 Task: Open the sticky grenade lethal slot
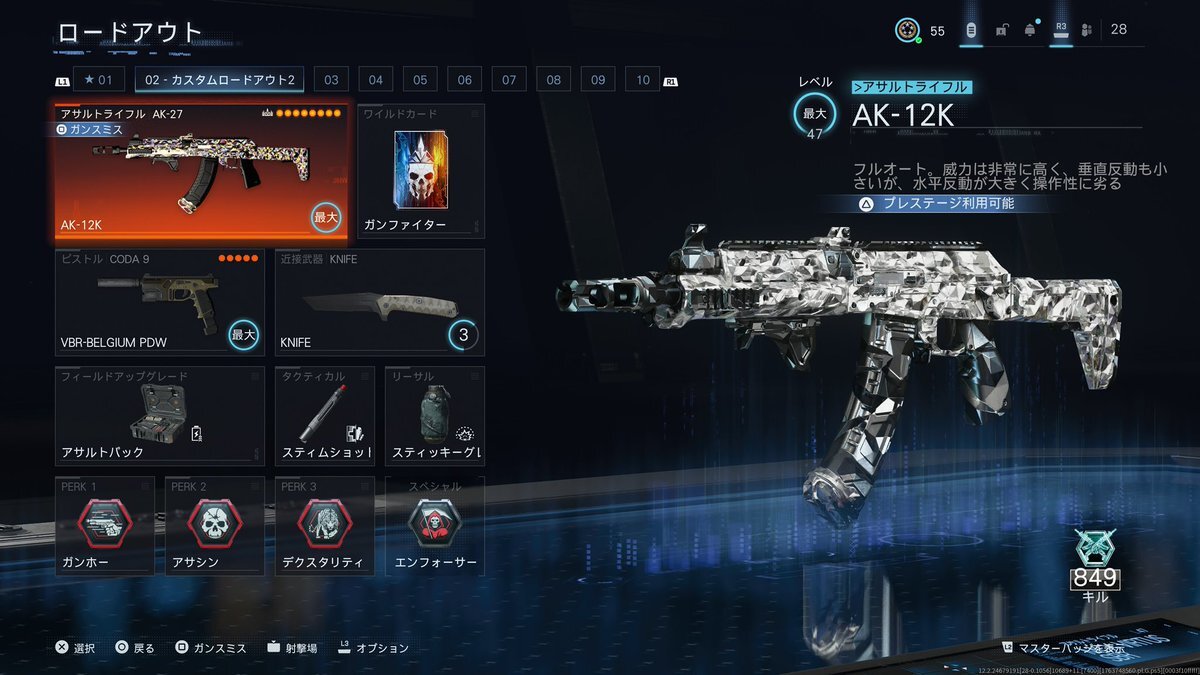coord(435,416)
